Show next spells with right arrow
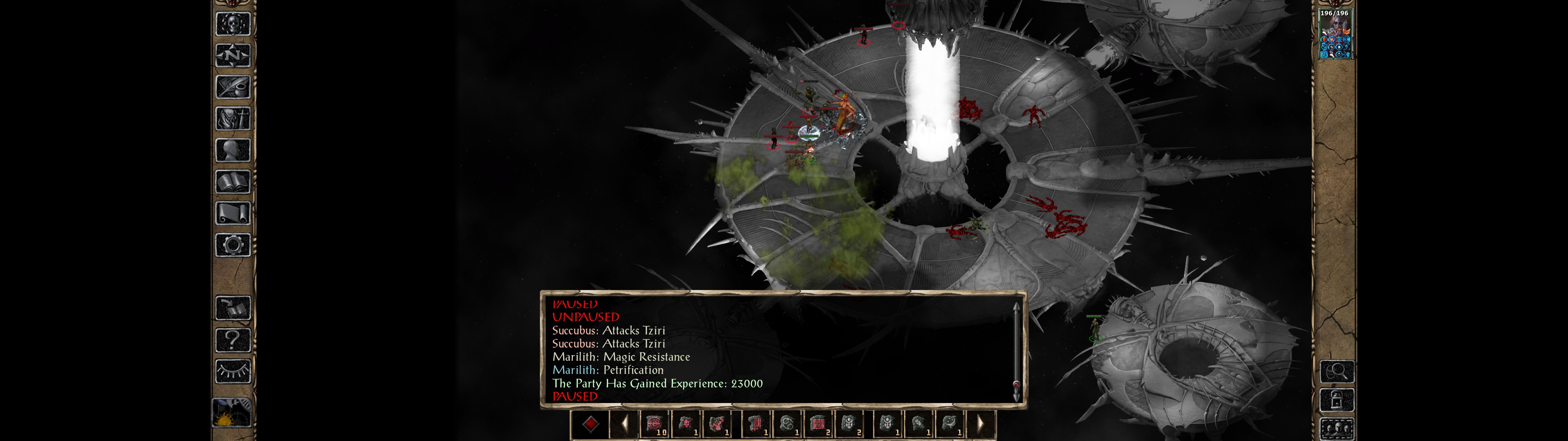 [980, 424]
